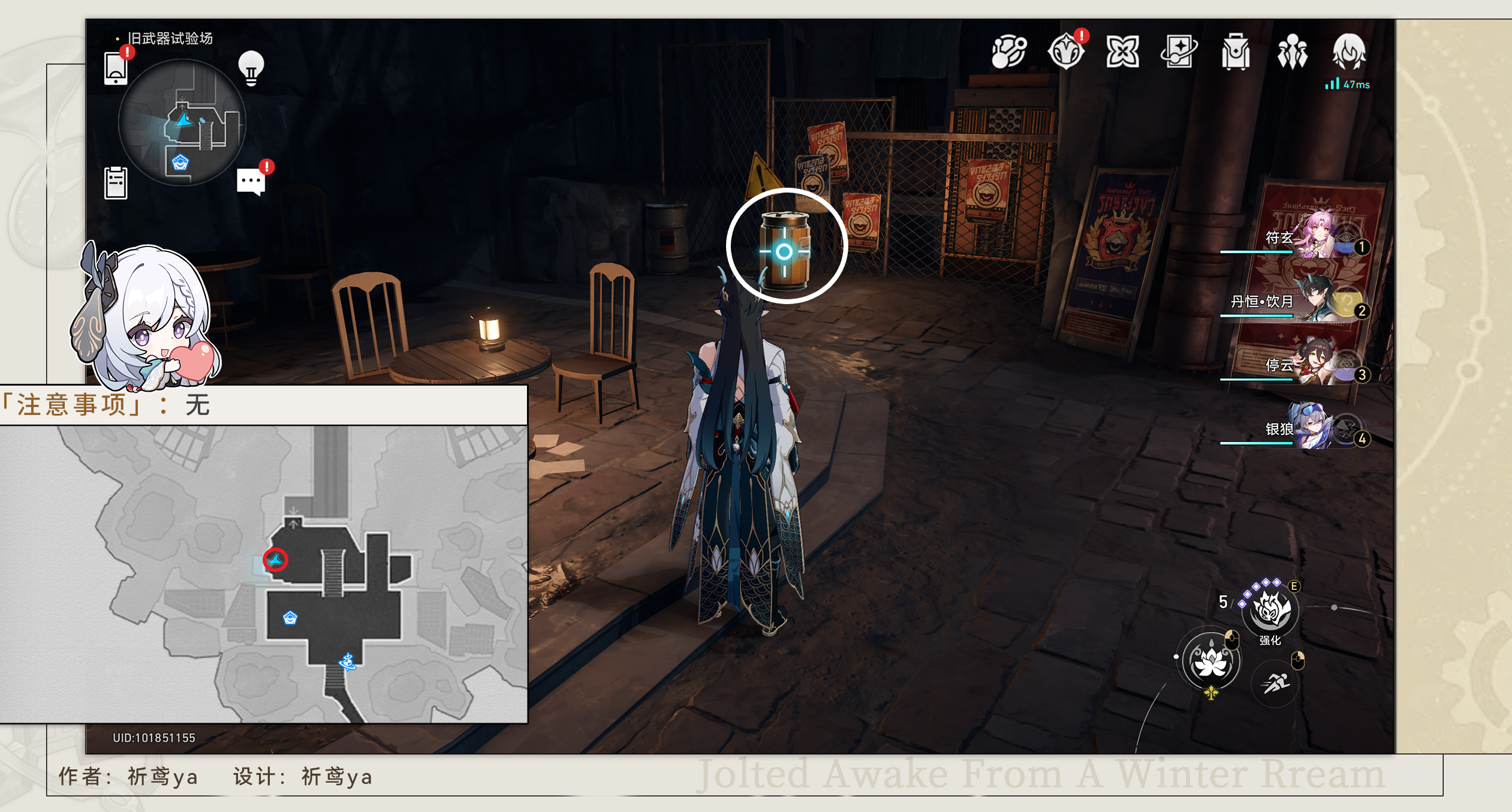Select the blue pentagon marker on large map
1512x812 pixels.
pyautogui.click(x=290, y=618)
